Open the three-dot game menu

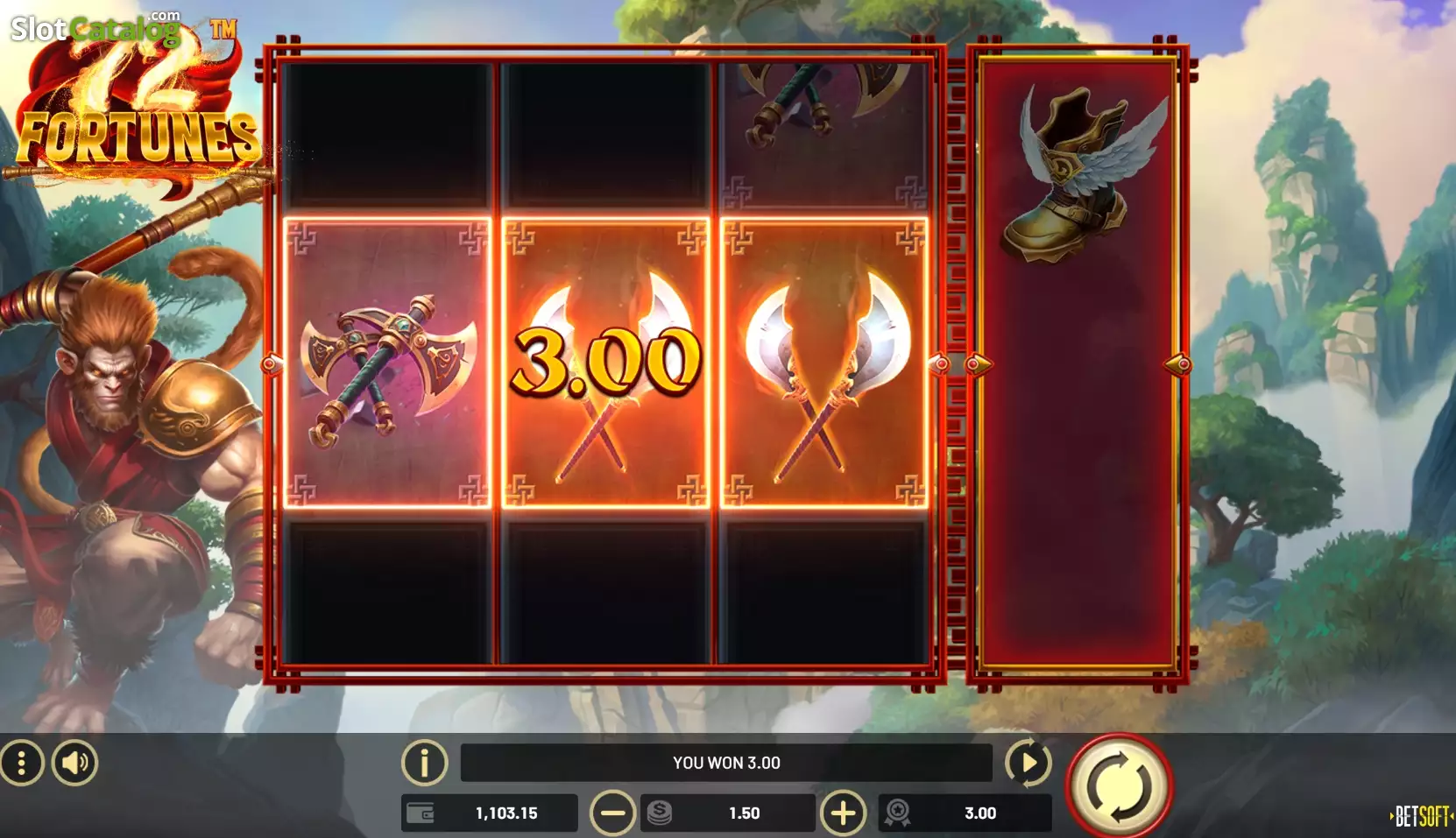(x=24, y=762)
